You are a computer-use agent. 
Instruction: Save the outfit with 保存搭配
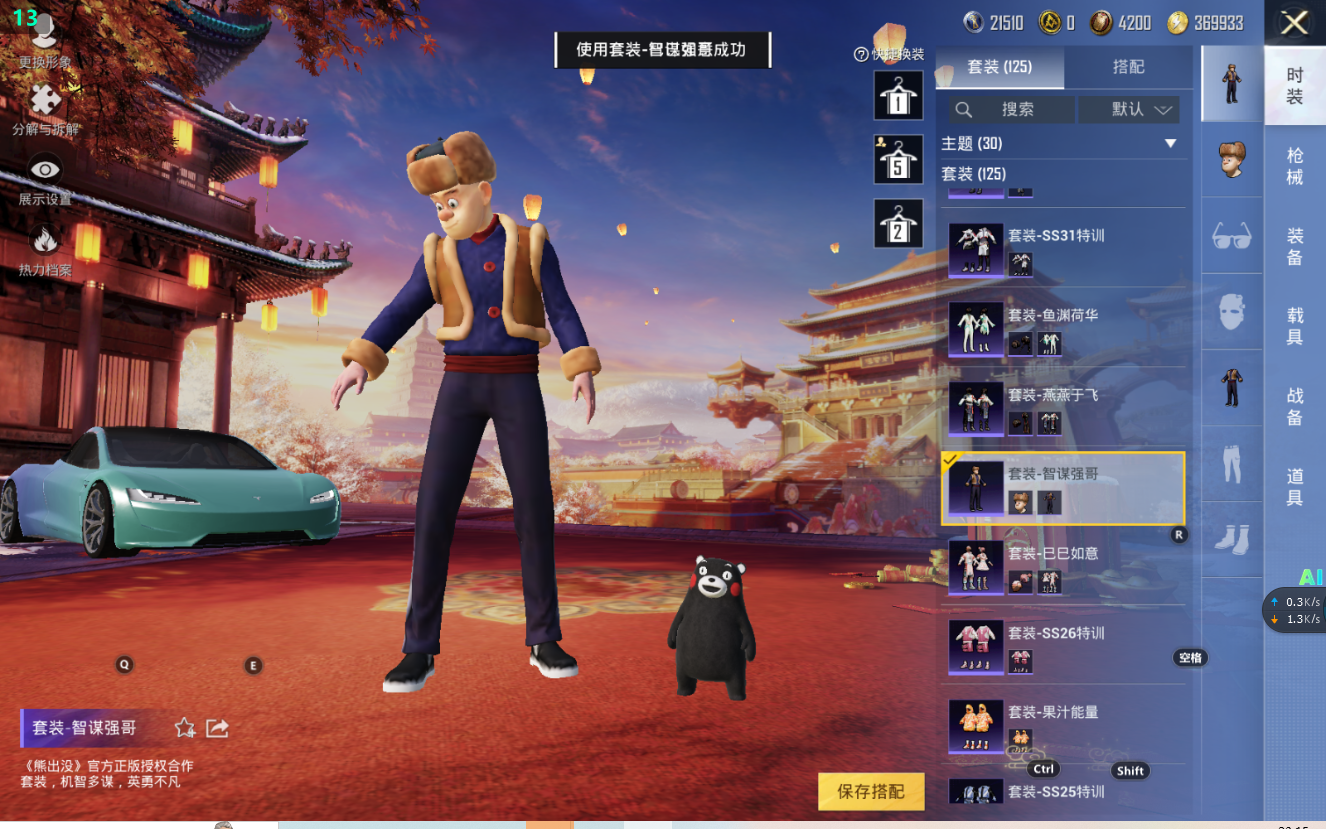coord(871,791)
